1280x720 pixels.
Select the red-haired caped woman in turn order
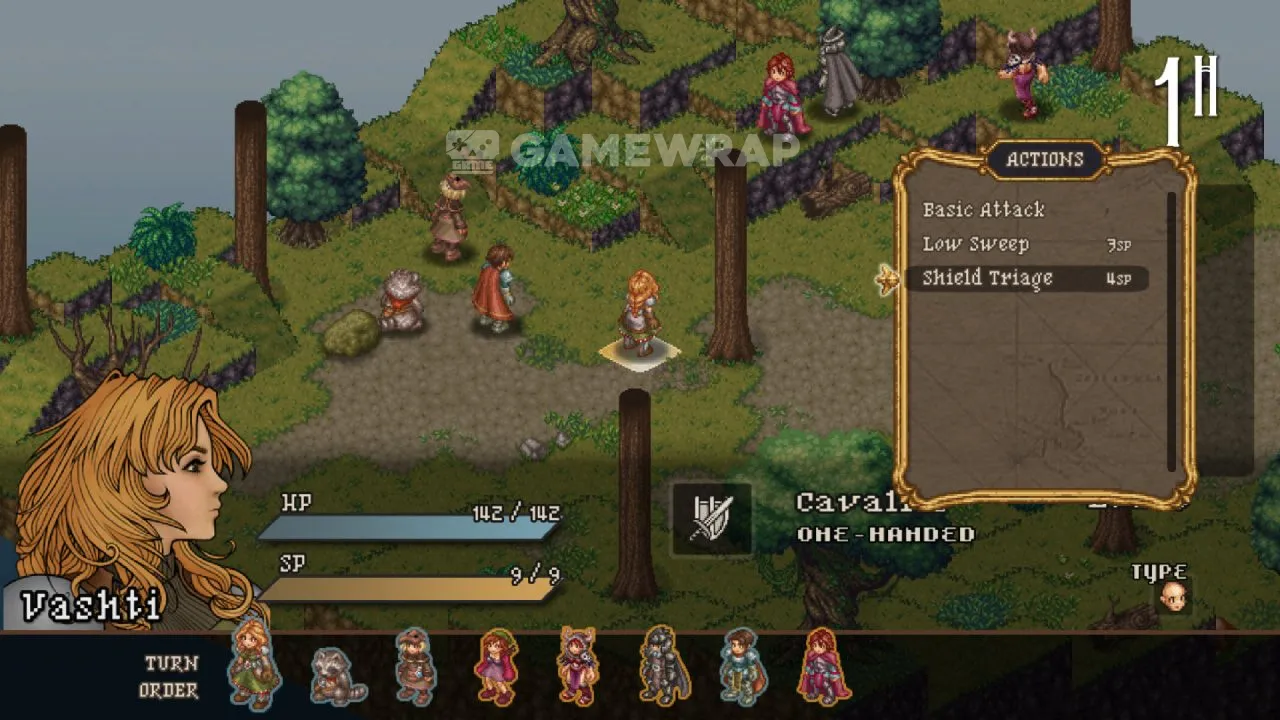823,668
